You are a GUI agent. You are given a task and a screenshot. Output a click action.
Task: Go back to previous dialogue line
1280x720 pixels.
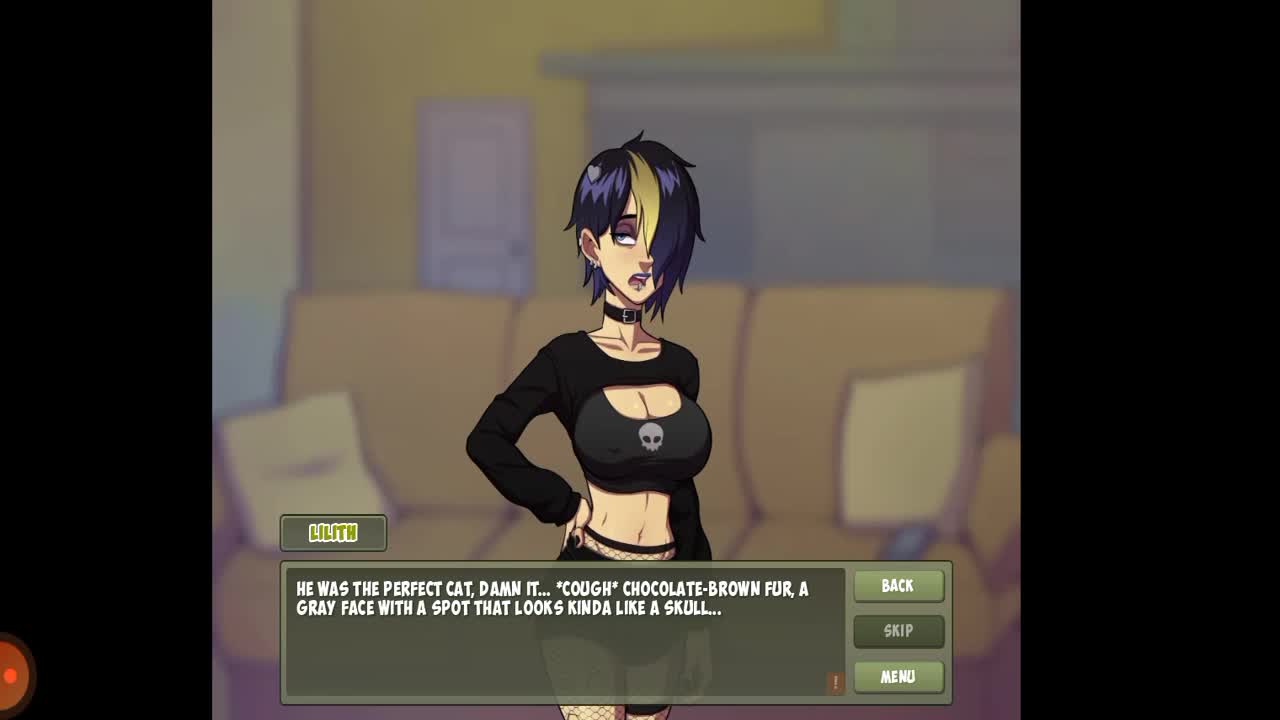(898, 586)
